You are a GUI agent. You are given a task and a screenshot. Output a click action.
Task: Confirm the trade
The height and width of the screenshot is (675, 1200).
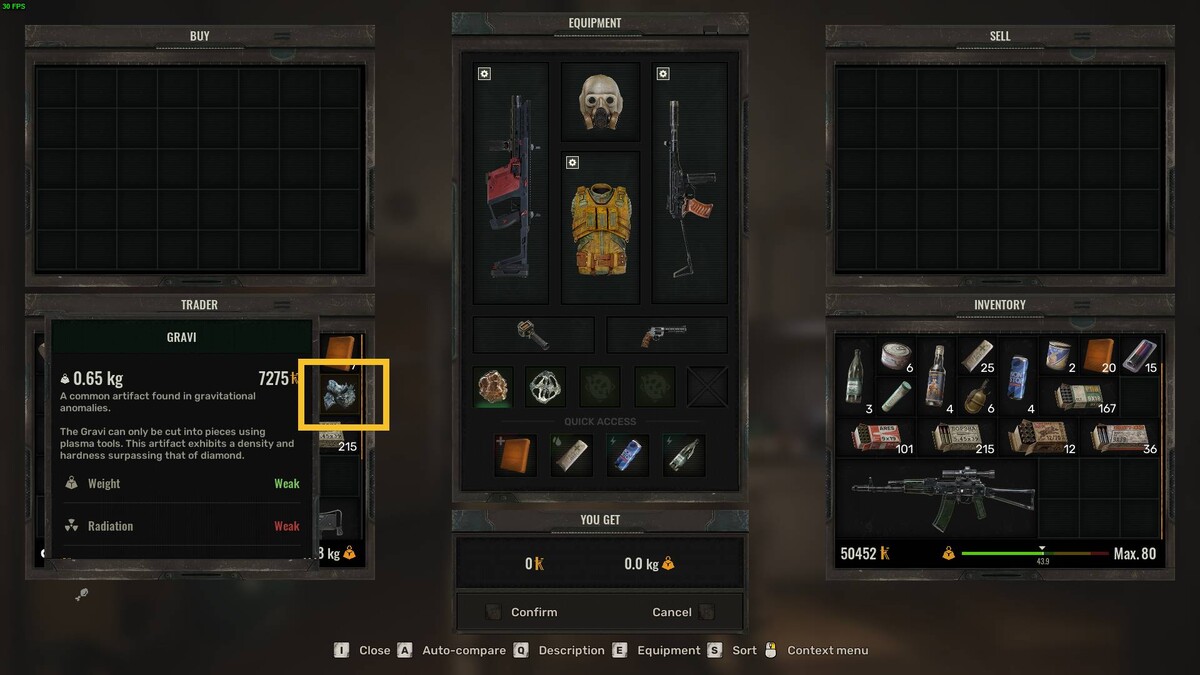click(534, 612)
